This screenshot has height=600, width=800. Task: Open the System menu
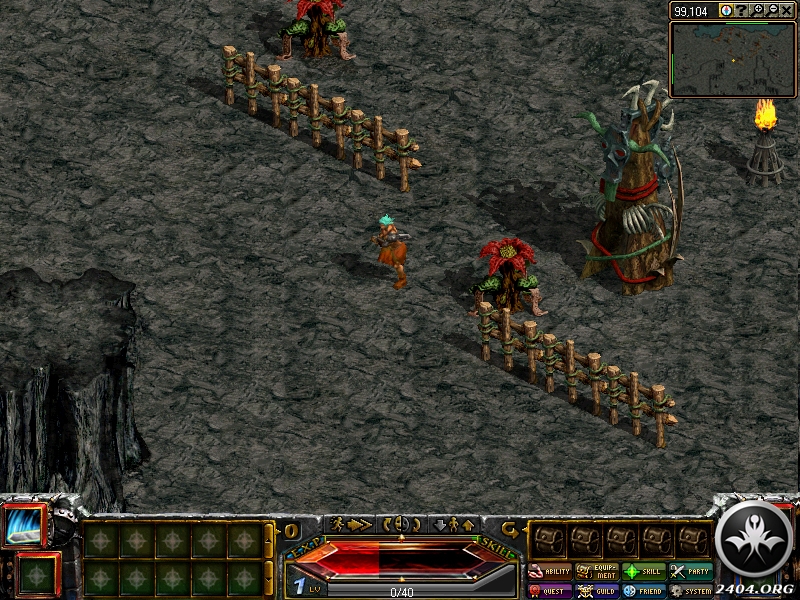pyautogui.click(x=691, y=591)
